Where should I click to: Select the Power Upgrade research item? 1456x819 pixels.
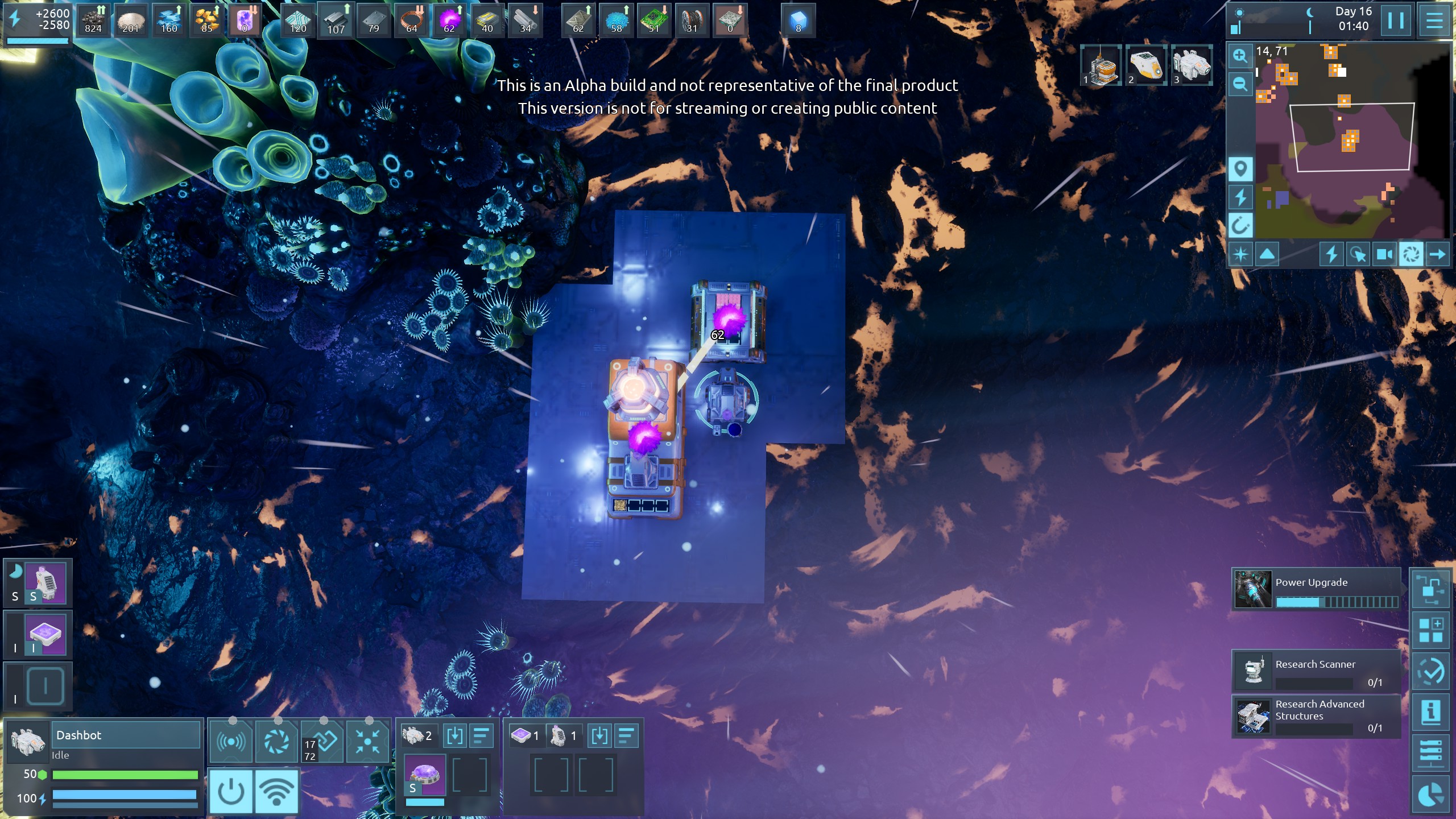pyautogui.click(x=1315, y=590)
